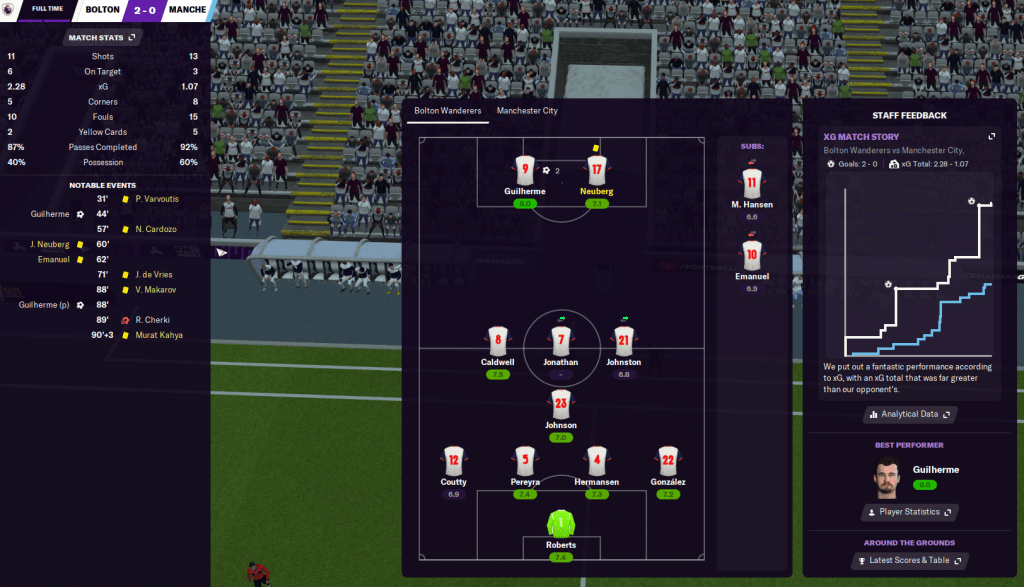Show Latest Scores & Table

(x=909, y=561)
